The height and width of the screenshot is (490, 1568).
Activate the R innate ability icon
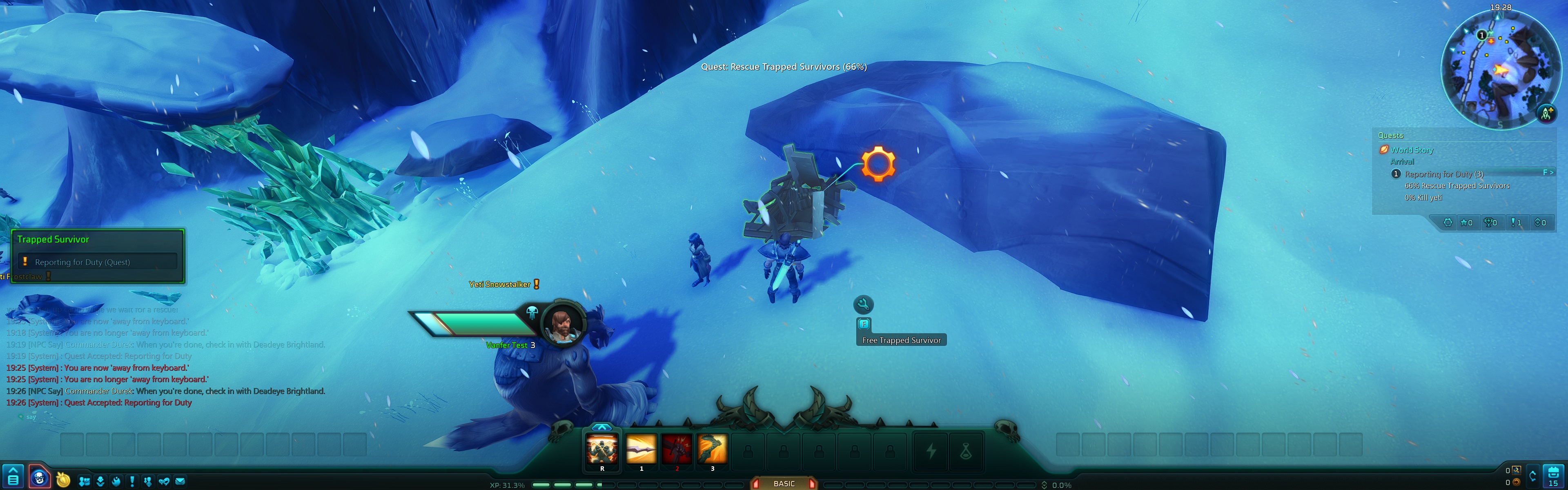[603, 449]
